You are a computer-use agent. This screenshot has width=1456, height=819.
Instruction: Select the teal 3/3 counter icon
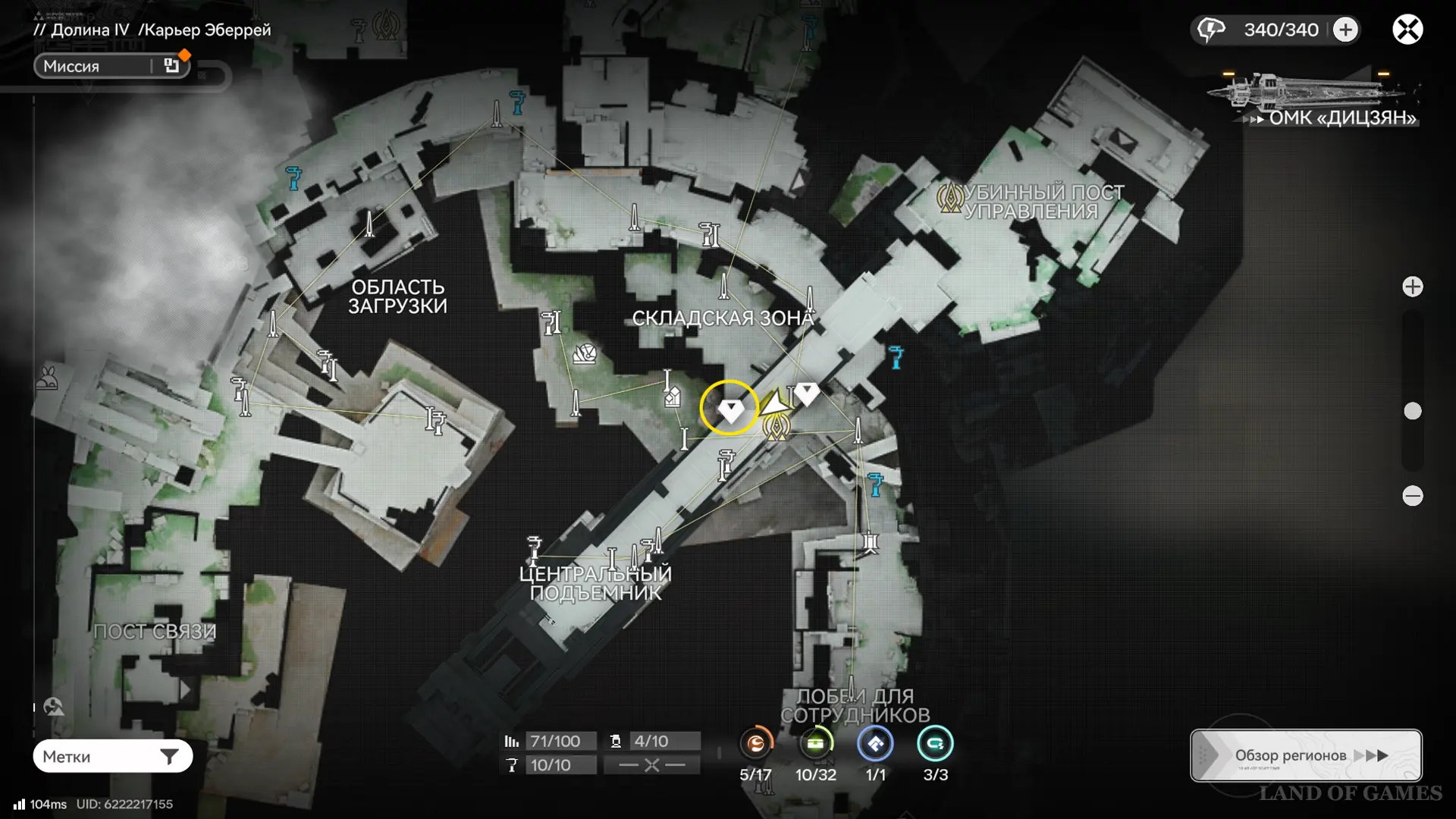pyautogui.click(x=935, y=744)
